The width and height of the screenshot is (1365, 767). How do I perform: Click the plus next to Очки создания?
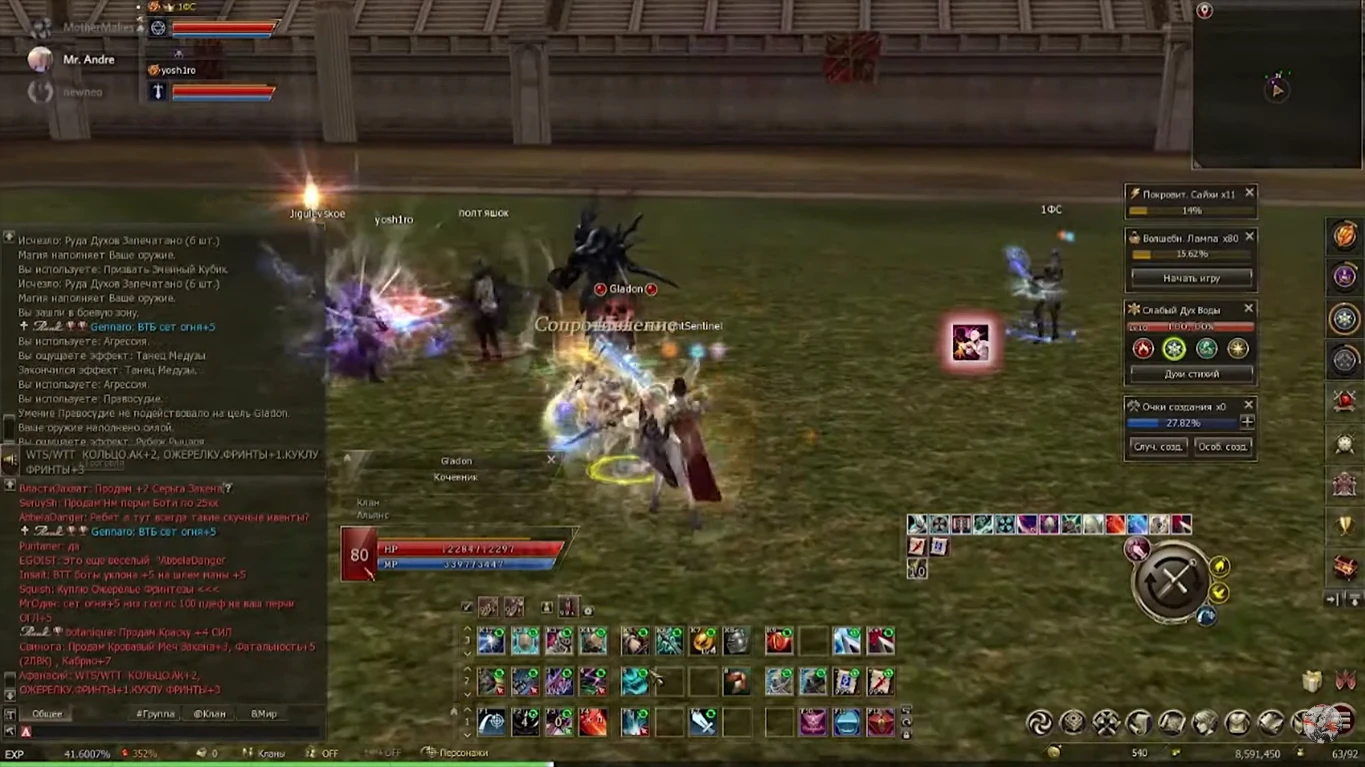pos(1248,422)
